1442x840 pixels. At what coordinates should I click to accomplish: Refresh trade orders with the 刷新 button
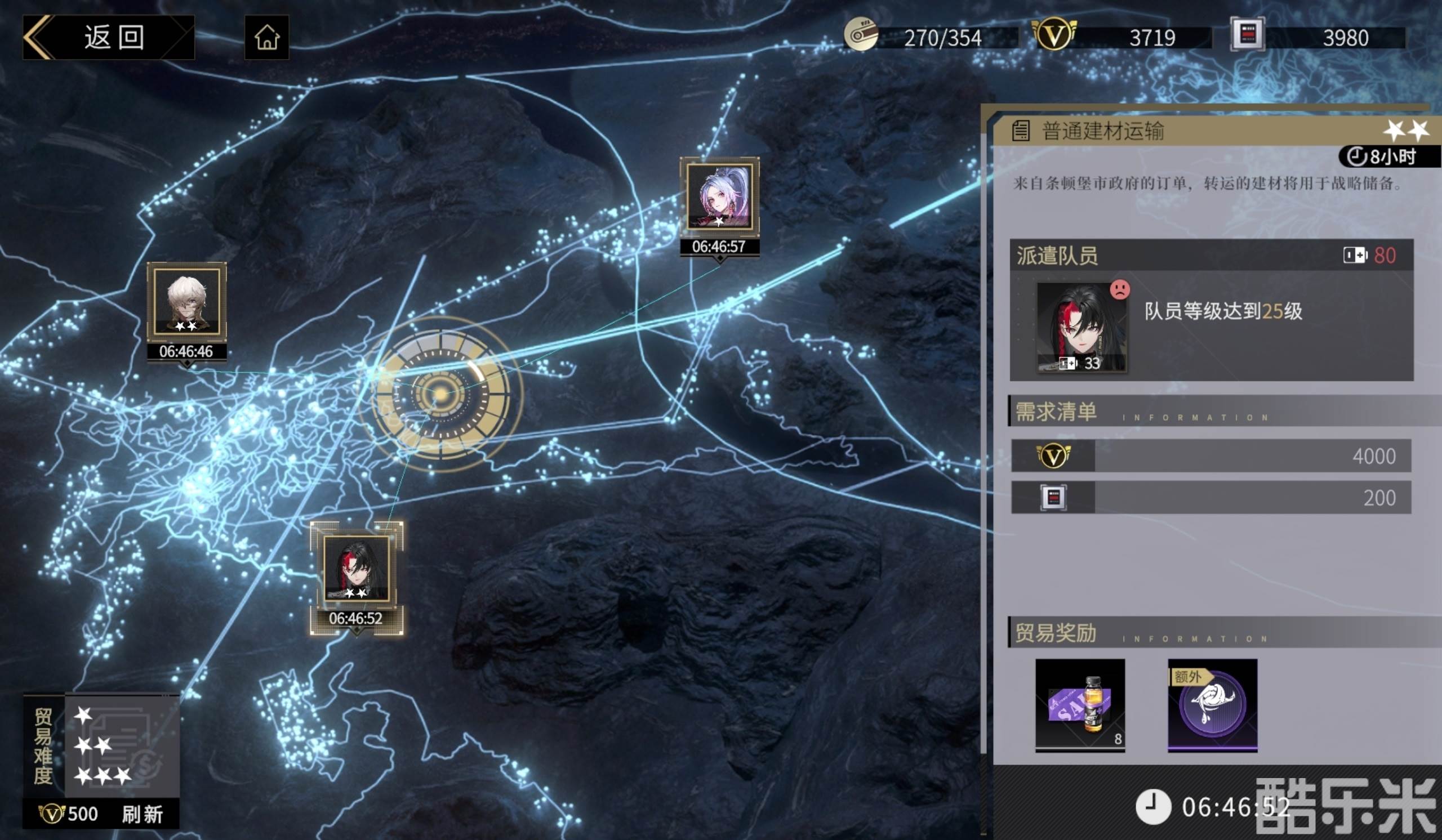tap(142, 814)
